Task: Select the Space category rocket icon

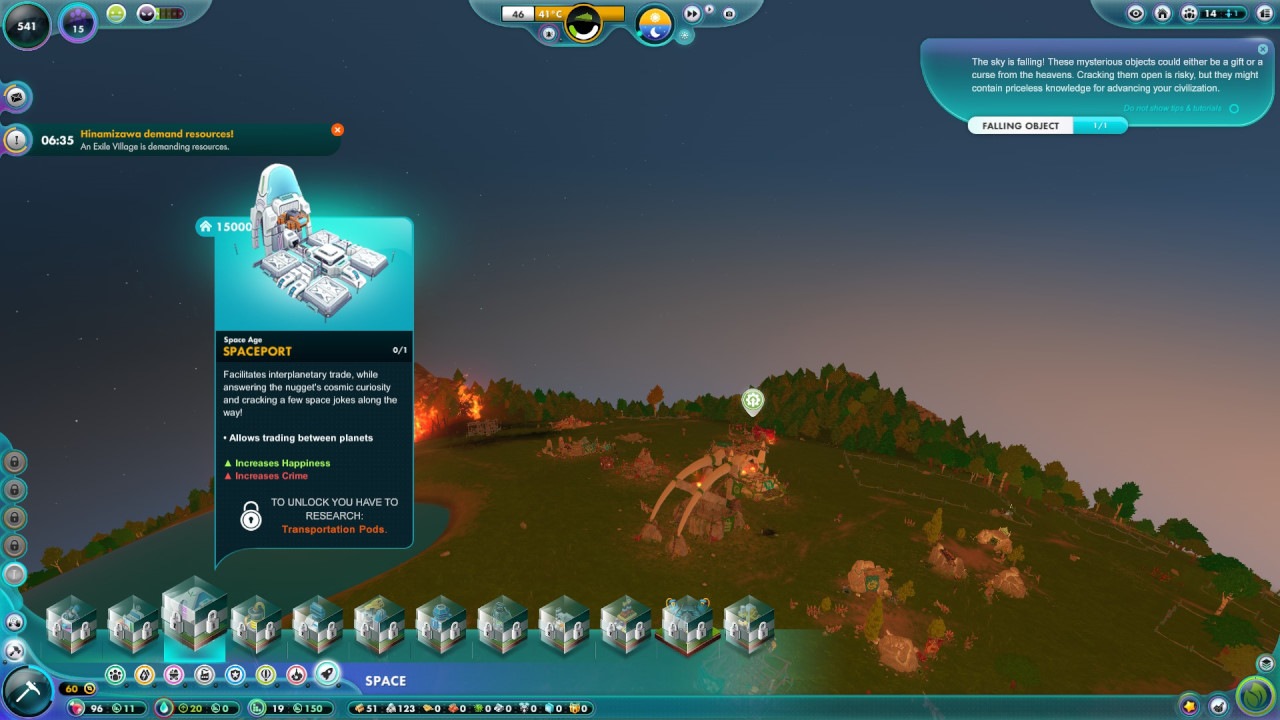Action: point(326,674)
